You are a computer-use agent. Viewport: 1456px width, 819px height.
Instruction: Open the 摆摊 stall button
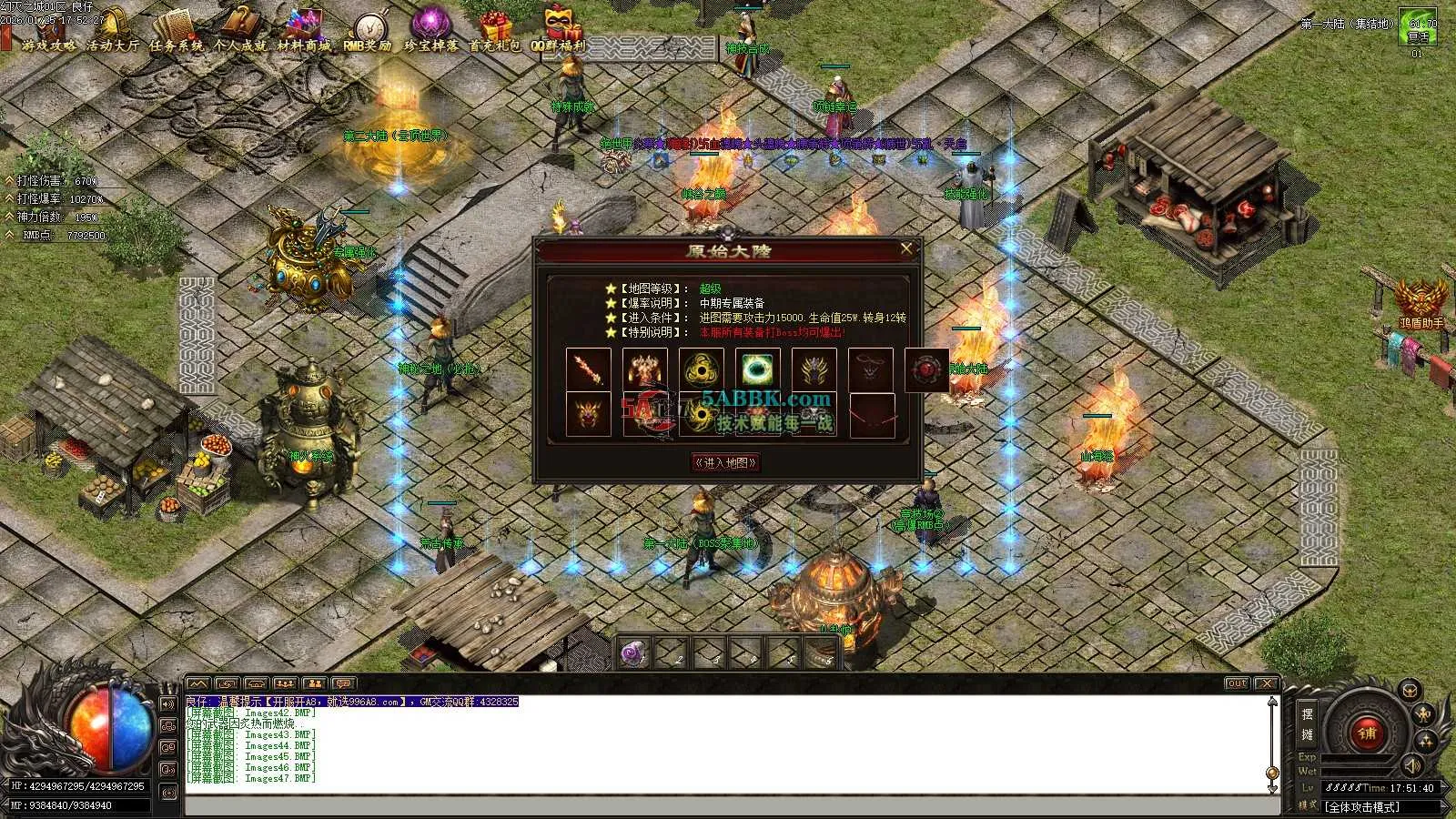click(1308, 724)
